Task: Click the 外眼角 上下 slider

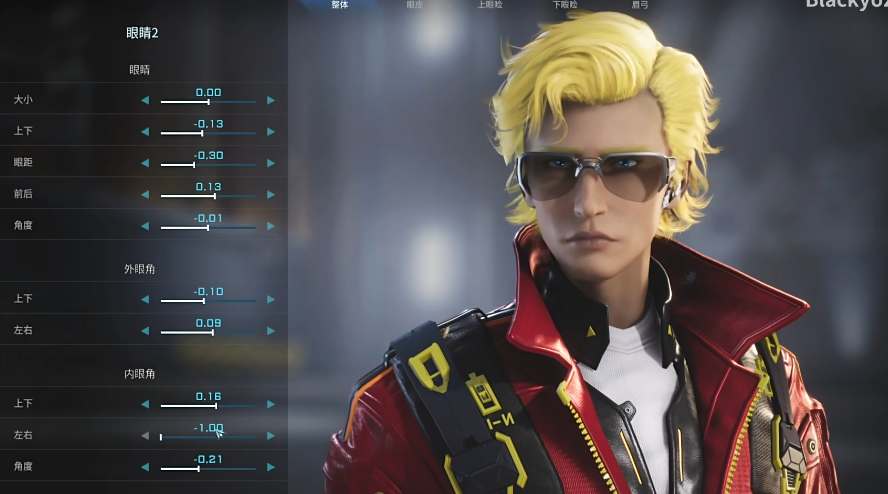Action: tap(208, 300)
